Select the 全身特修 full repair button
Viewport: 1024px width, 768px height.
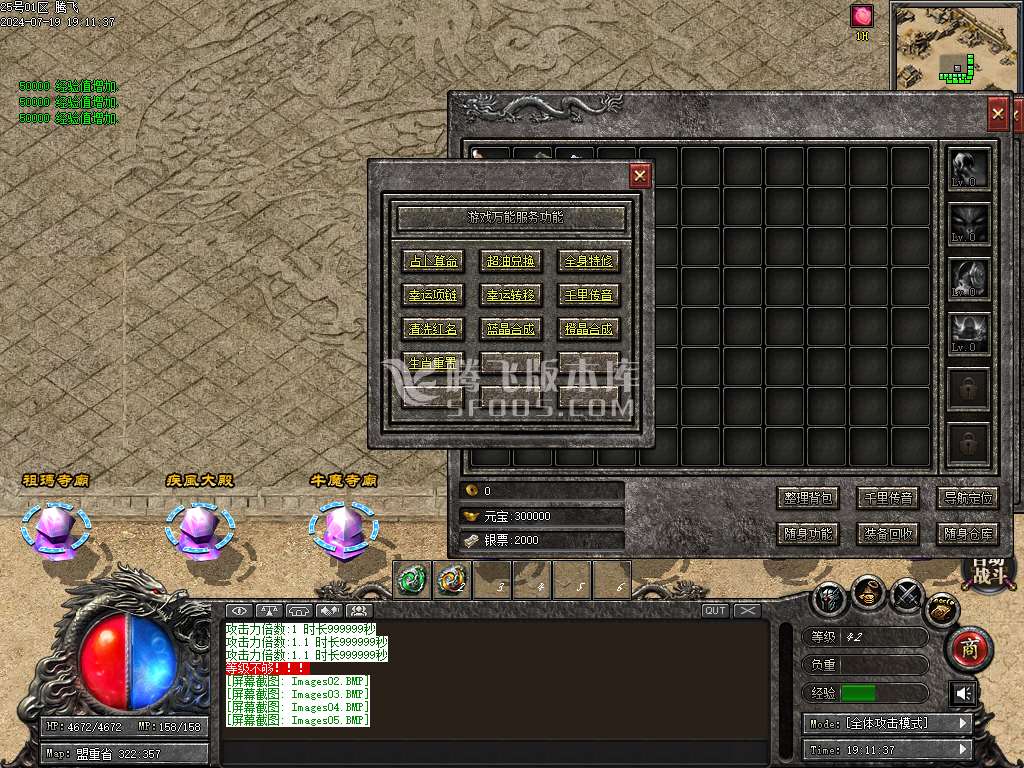tap(588, 261)
